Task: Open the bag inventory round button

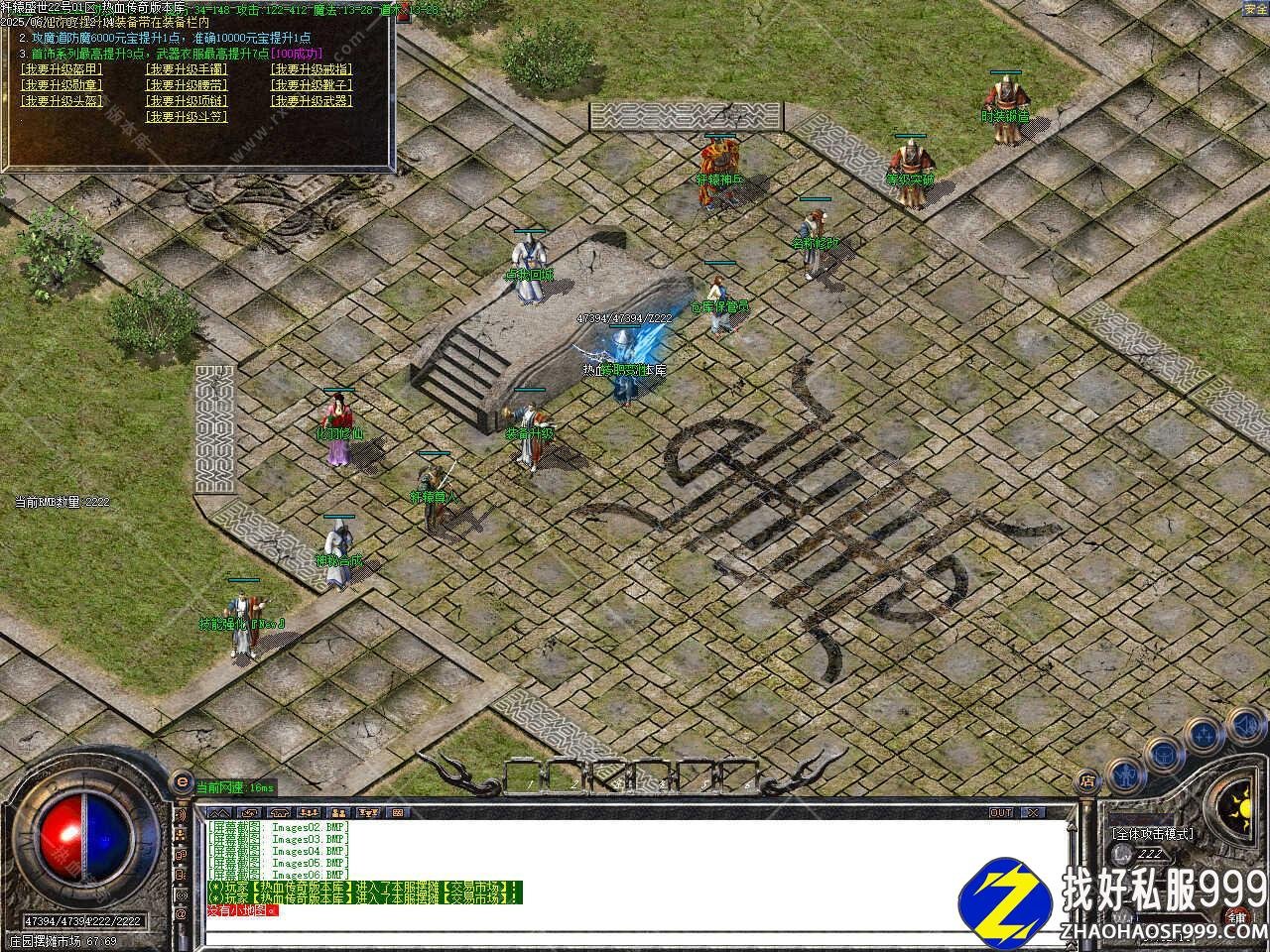Action: pos(1162,753)
